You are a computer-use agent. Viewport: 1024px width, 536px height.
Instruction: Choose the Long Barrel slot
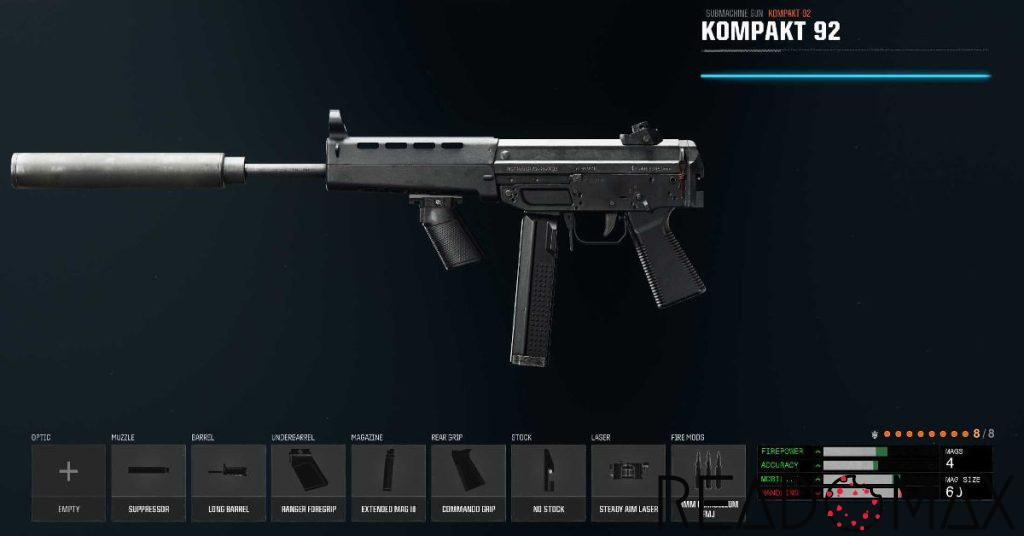coord(228,482)
